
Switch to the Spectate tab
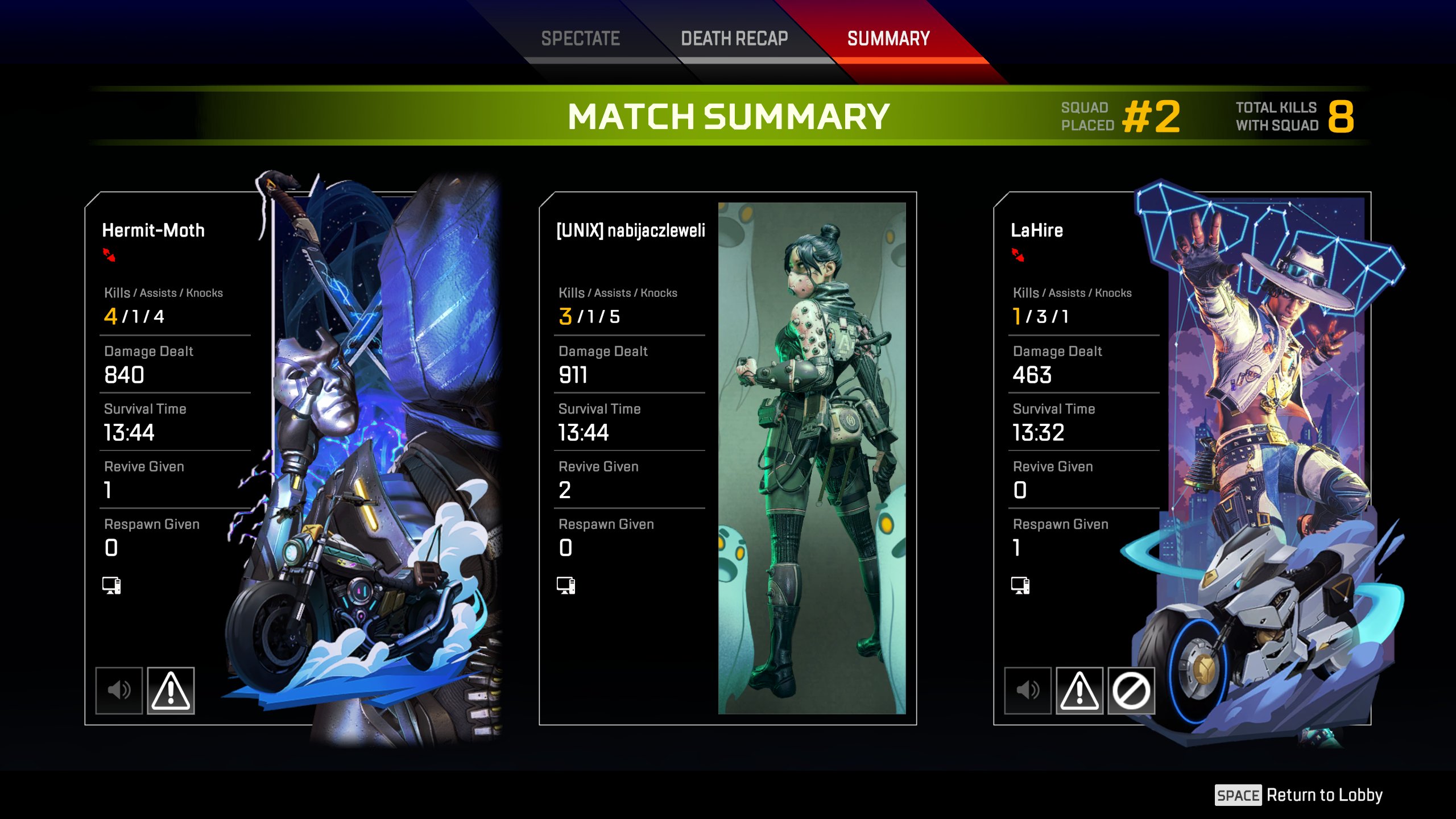coord(580,39)
